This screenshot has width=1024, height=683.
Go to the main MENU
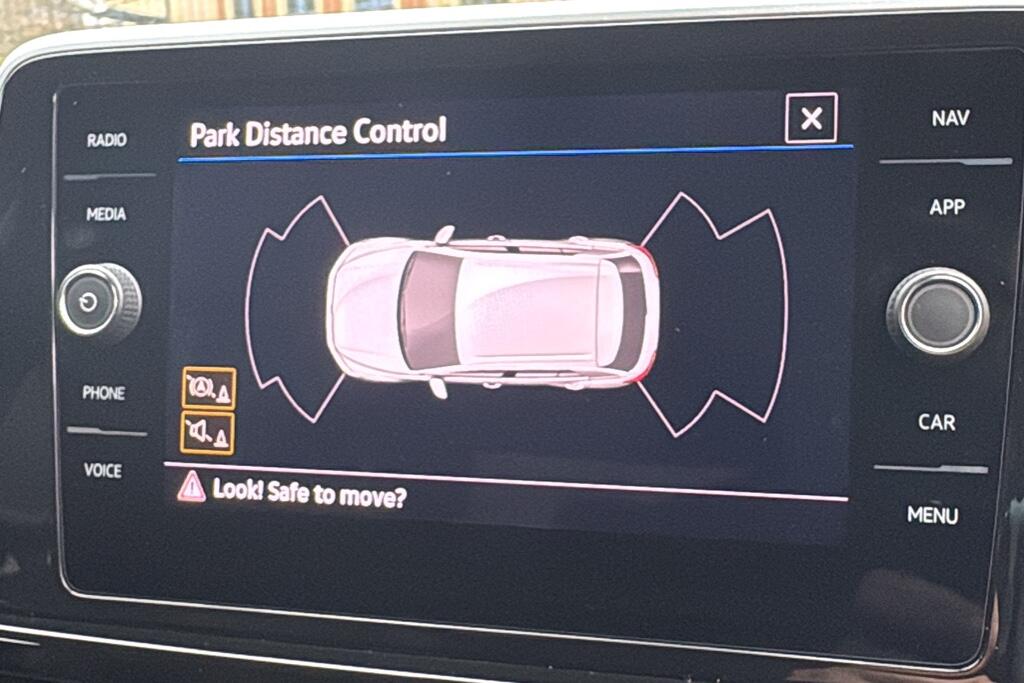932,515
